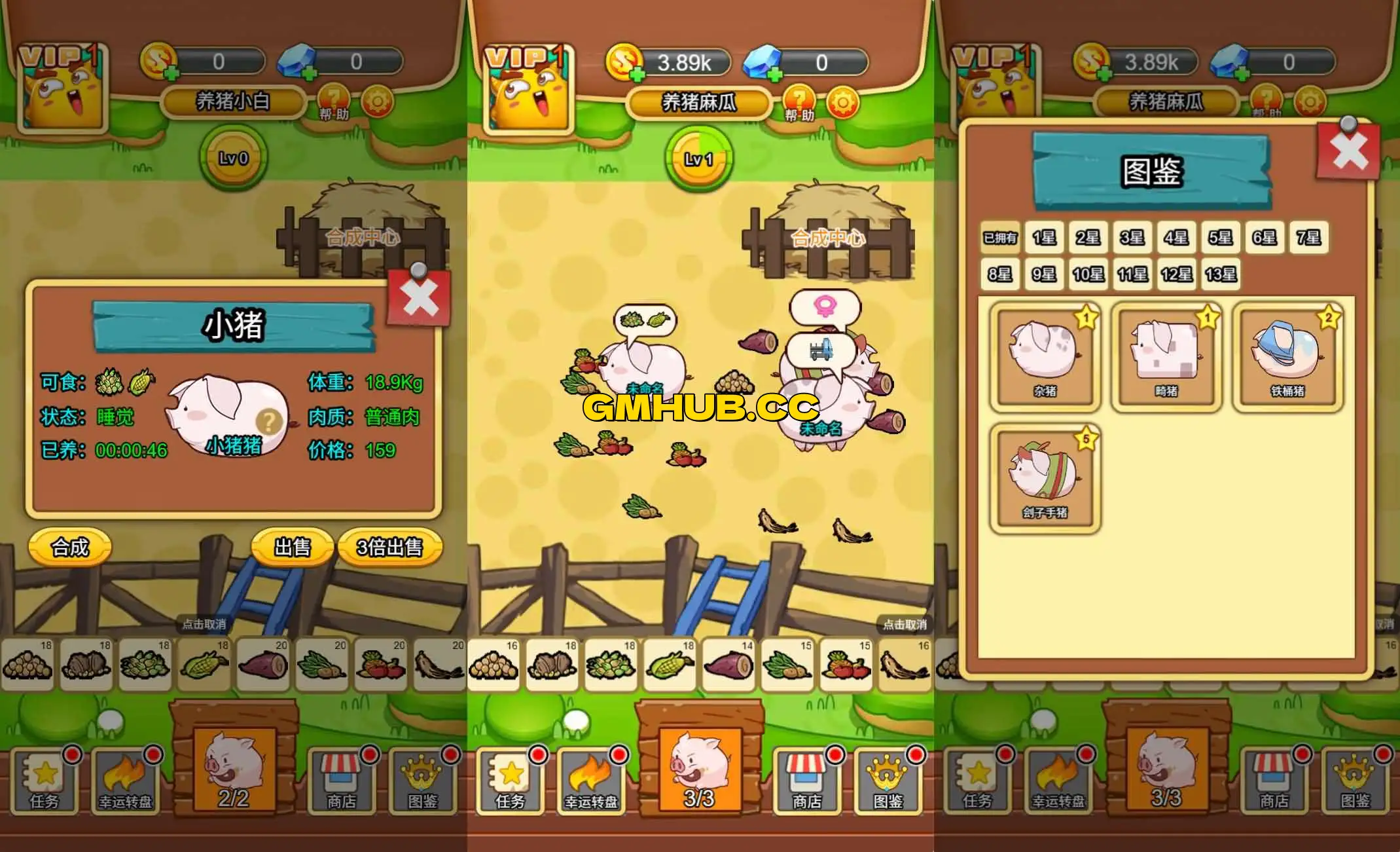Enable the 13星 star filter
Image resolution: width=1400 pixels, height=852 pixels.
coord(1220,275)
